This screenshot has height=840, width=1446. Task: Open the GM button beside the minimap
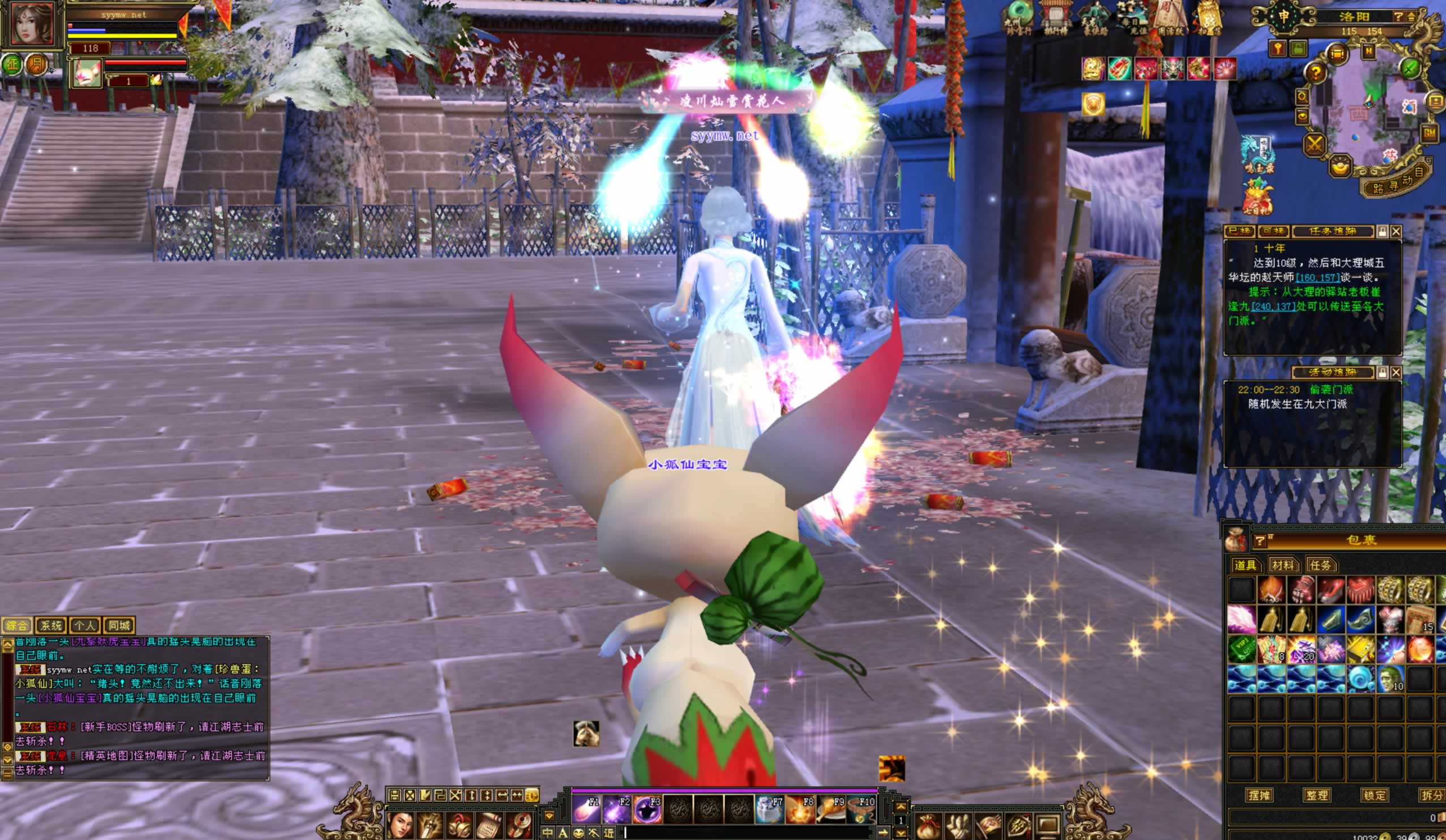1429,133
